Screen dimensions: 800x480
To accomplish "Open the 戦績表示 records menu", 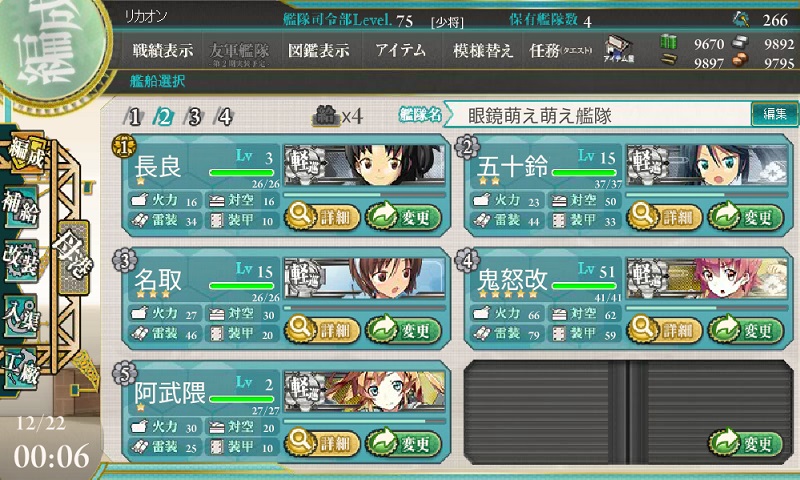I will [161, 51].
